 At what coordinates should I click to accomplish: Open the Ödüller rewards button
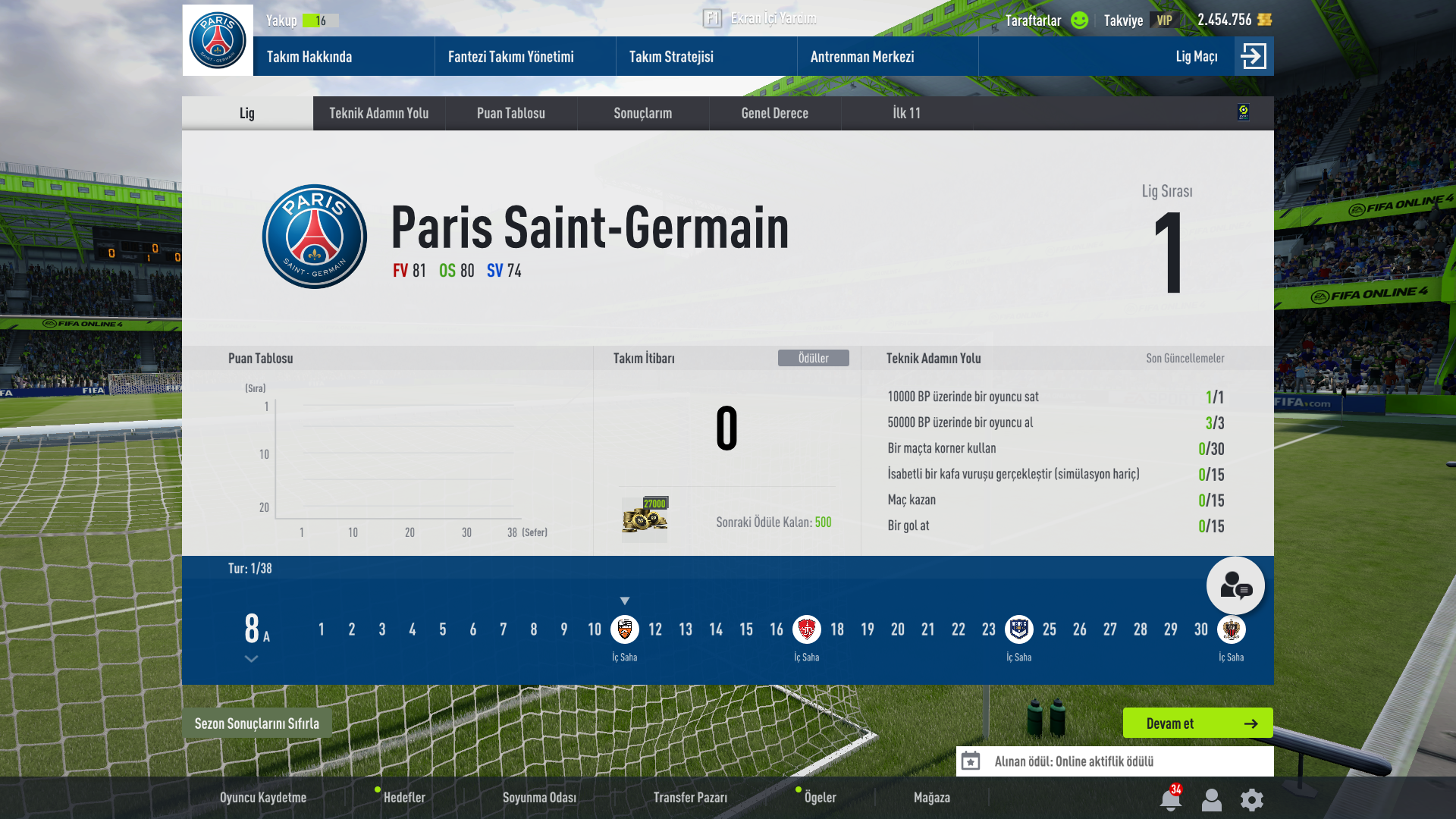point(813,358)
